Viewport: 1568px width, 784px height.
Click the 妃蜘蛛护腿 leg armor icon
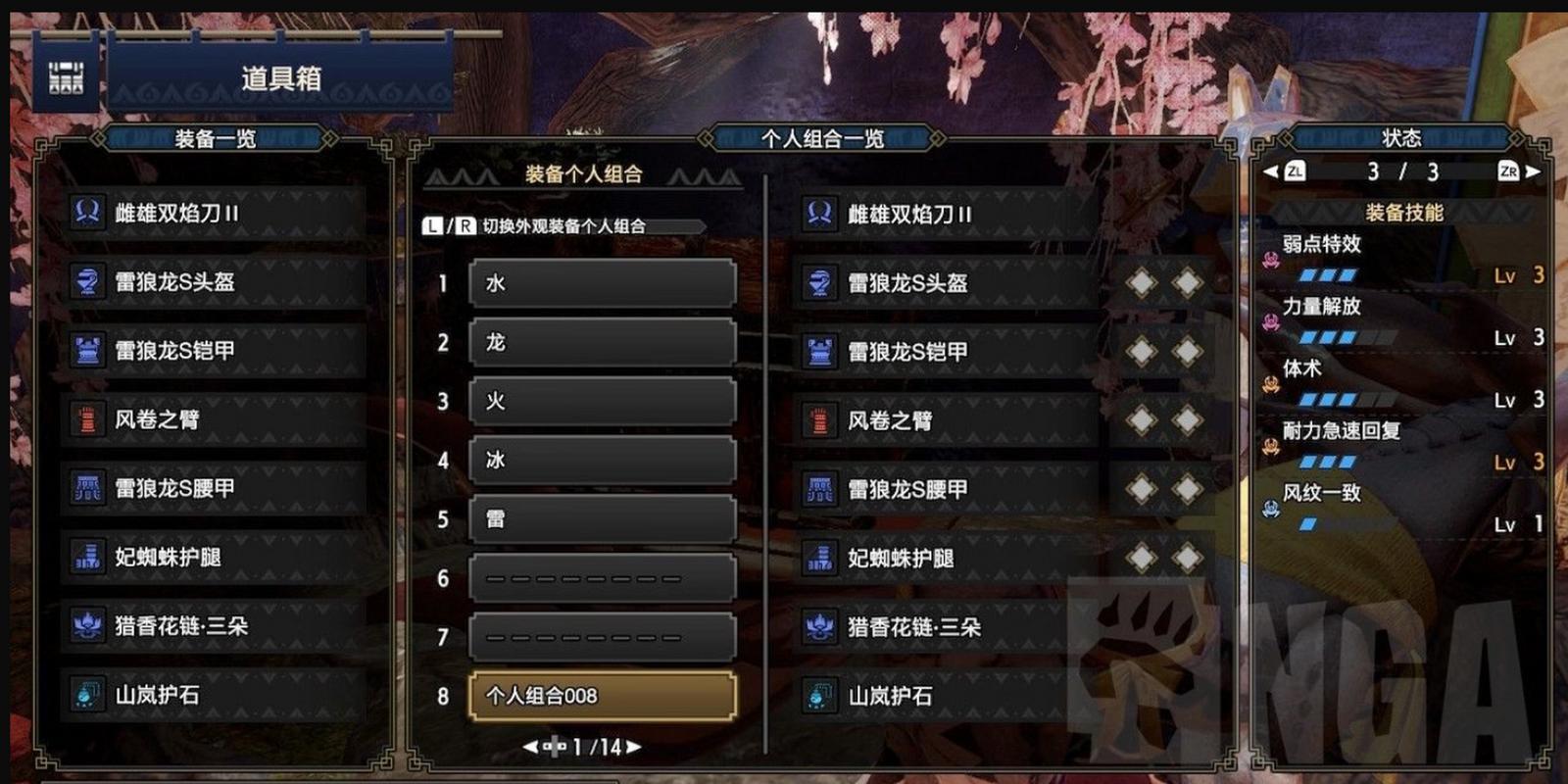tap(88, 557)
